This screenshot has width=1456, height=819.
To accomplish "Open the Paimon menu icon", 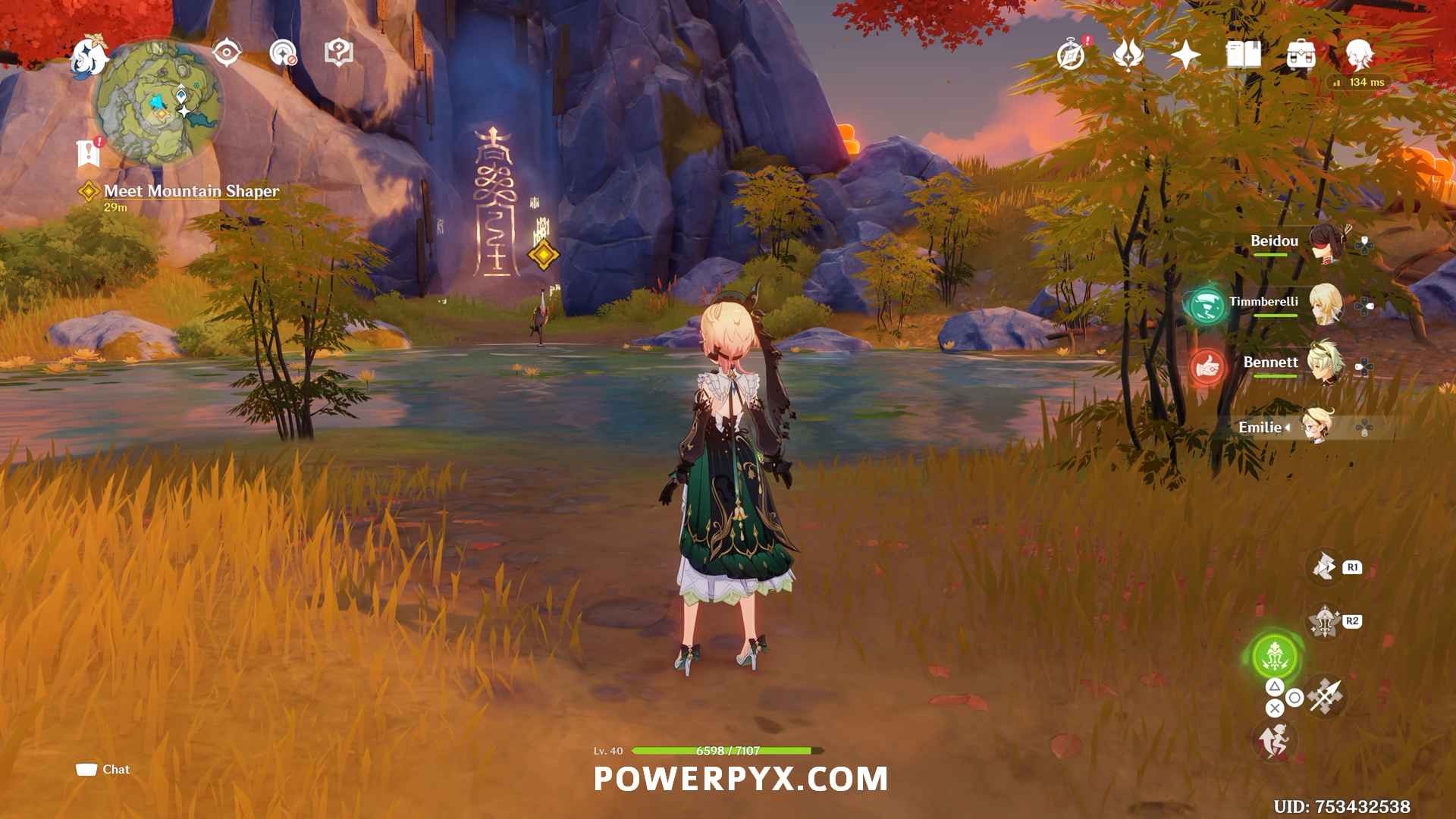I will coord(89,57).
